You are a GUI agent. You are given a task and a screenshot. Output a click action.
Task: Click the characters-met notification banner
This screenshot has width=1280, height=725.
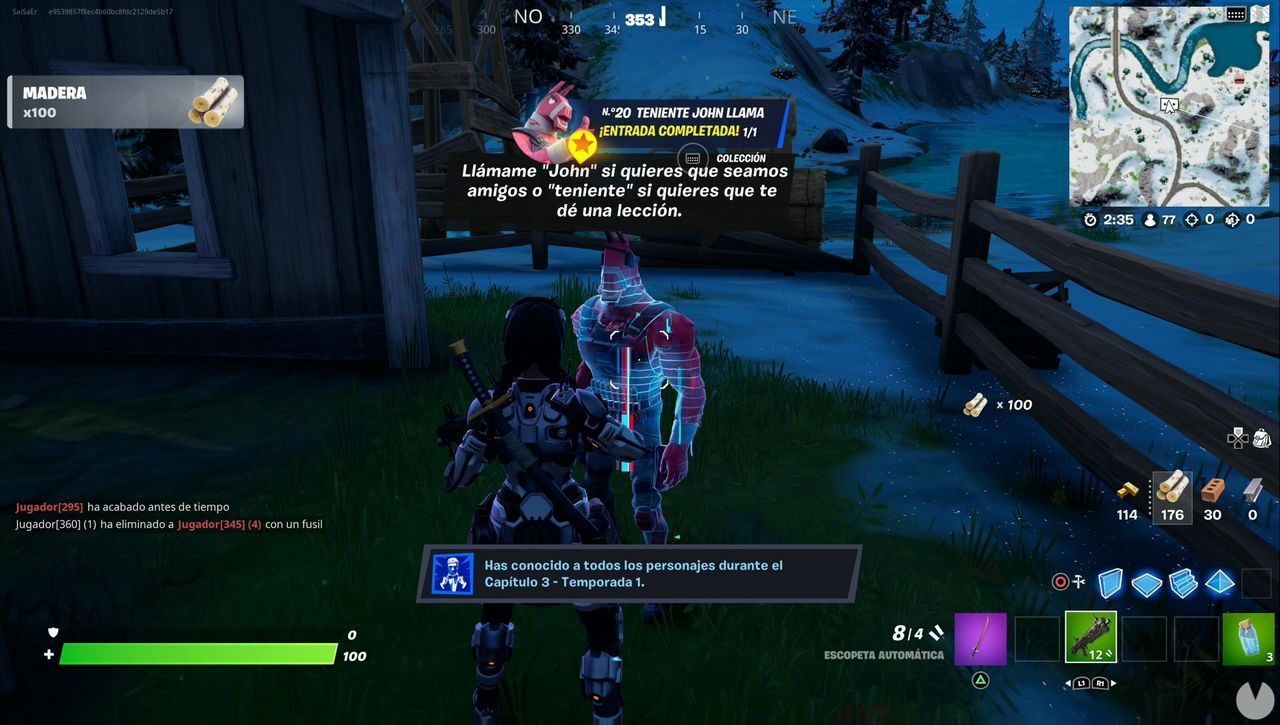[640, 572]
